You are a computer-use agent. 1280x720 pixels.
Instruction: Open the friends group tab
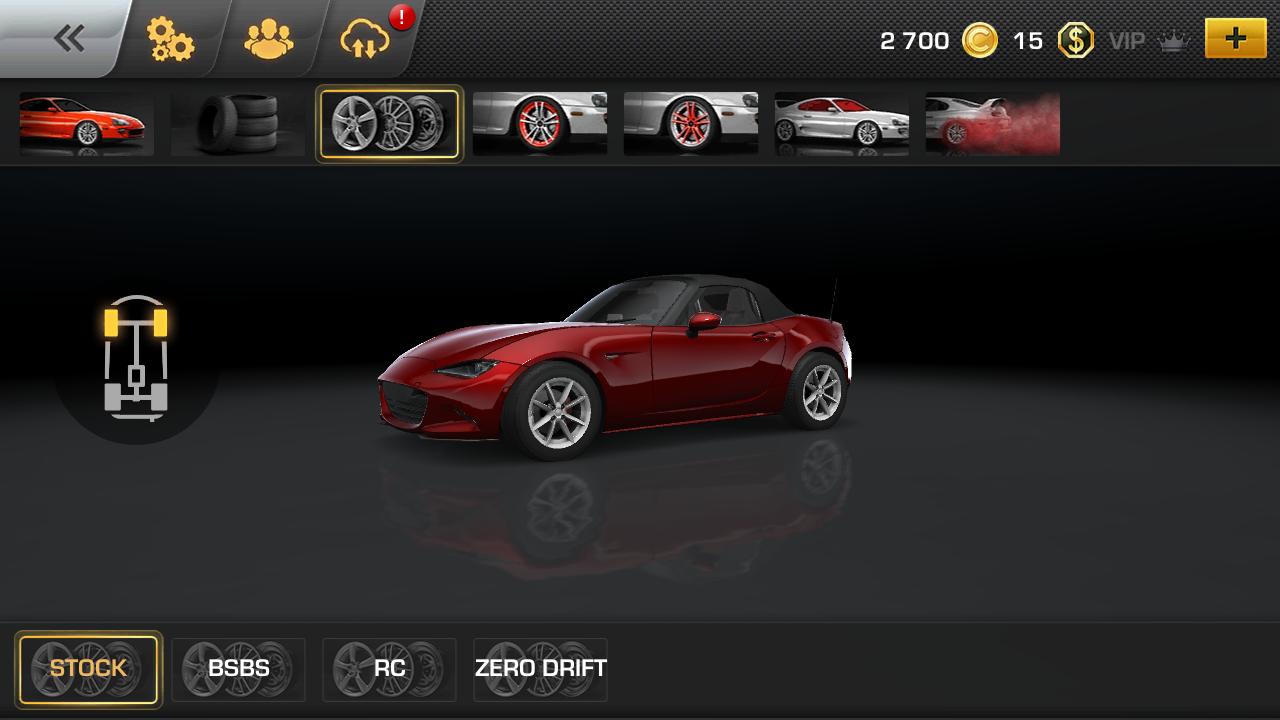pyautogui.click(x=268, y=40)
